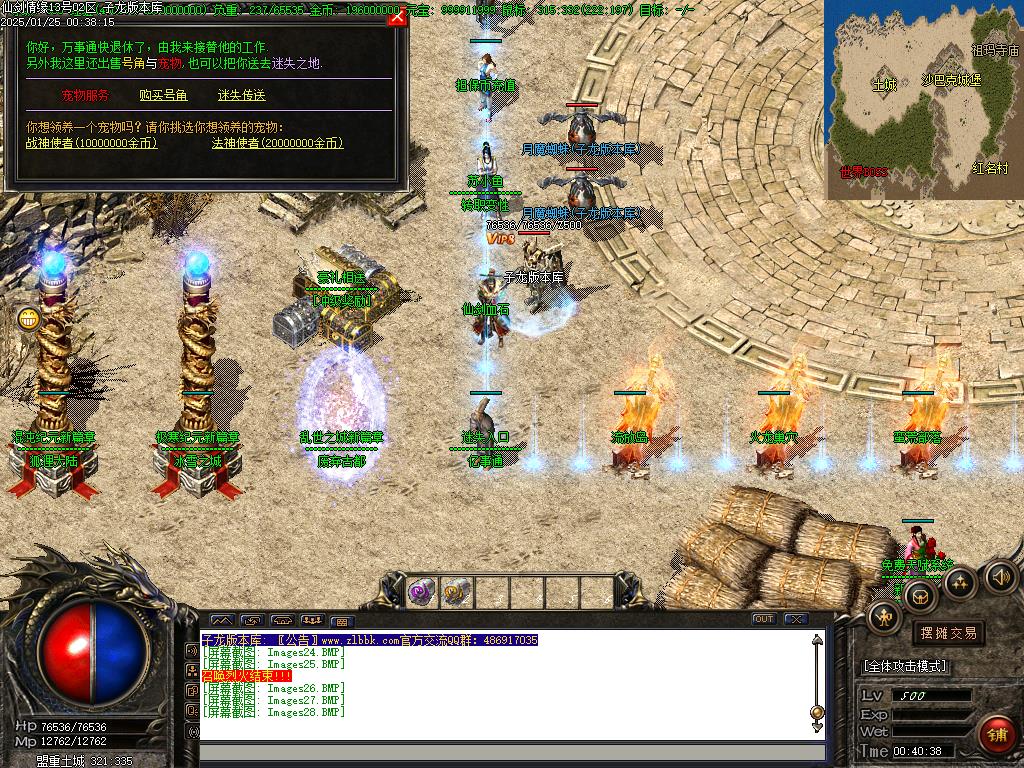This screenshot has width=1024, height=768.
Task: Click the chat box scrollbar knob
Action: click(x=817, y=712)
